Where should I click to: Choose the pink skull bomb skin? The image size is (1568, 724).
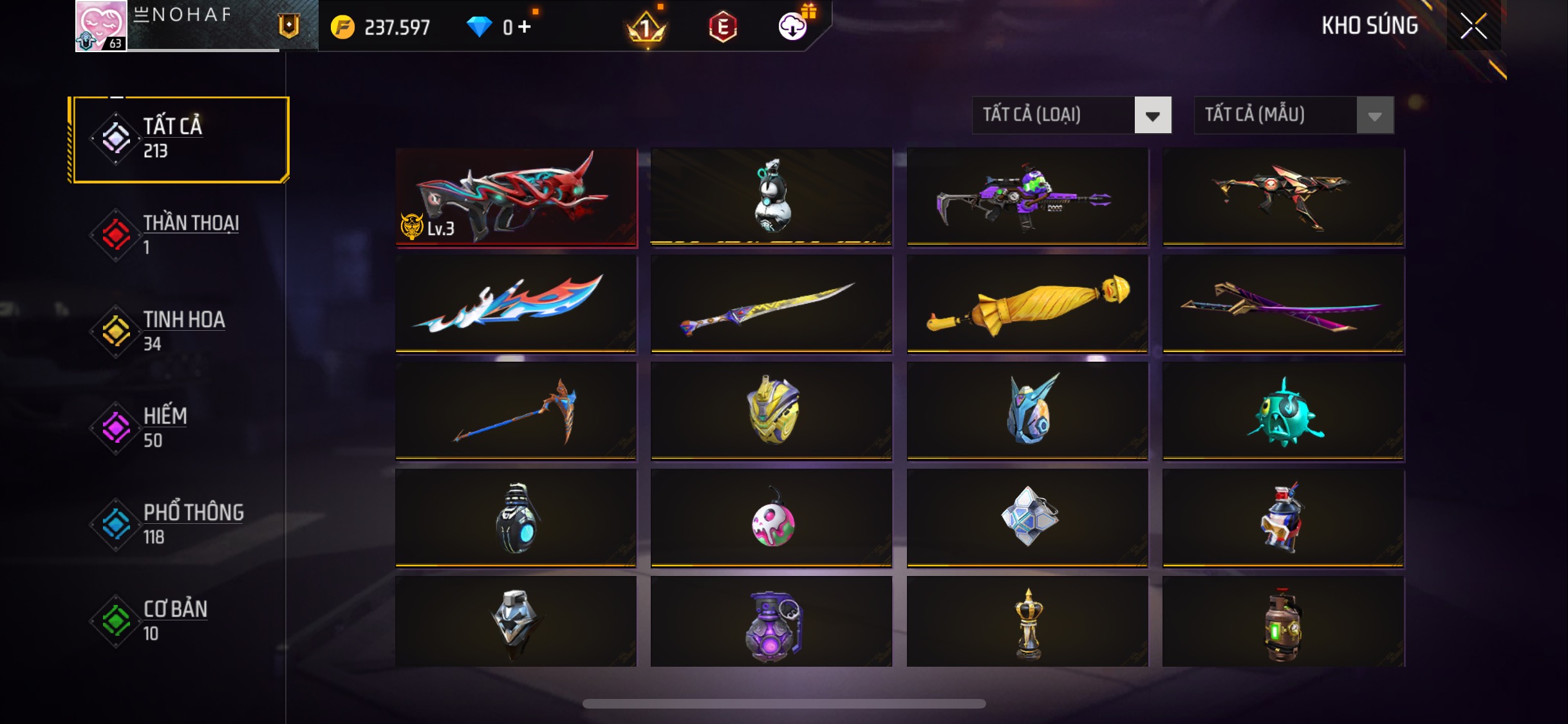click(772, 519)
